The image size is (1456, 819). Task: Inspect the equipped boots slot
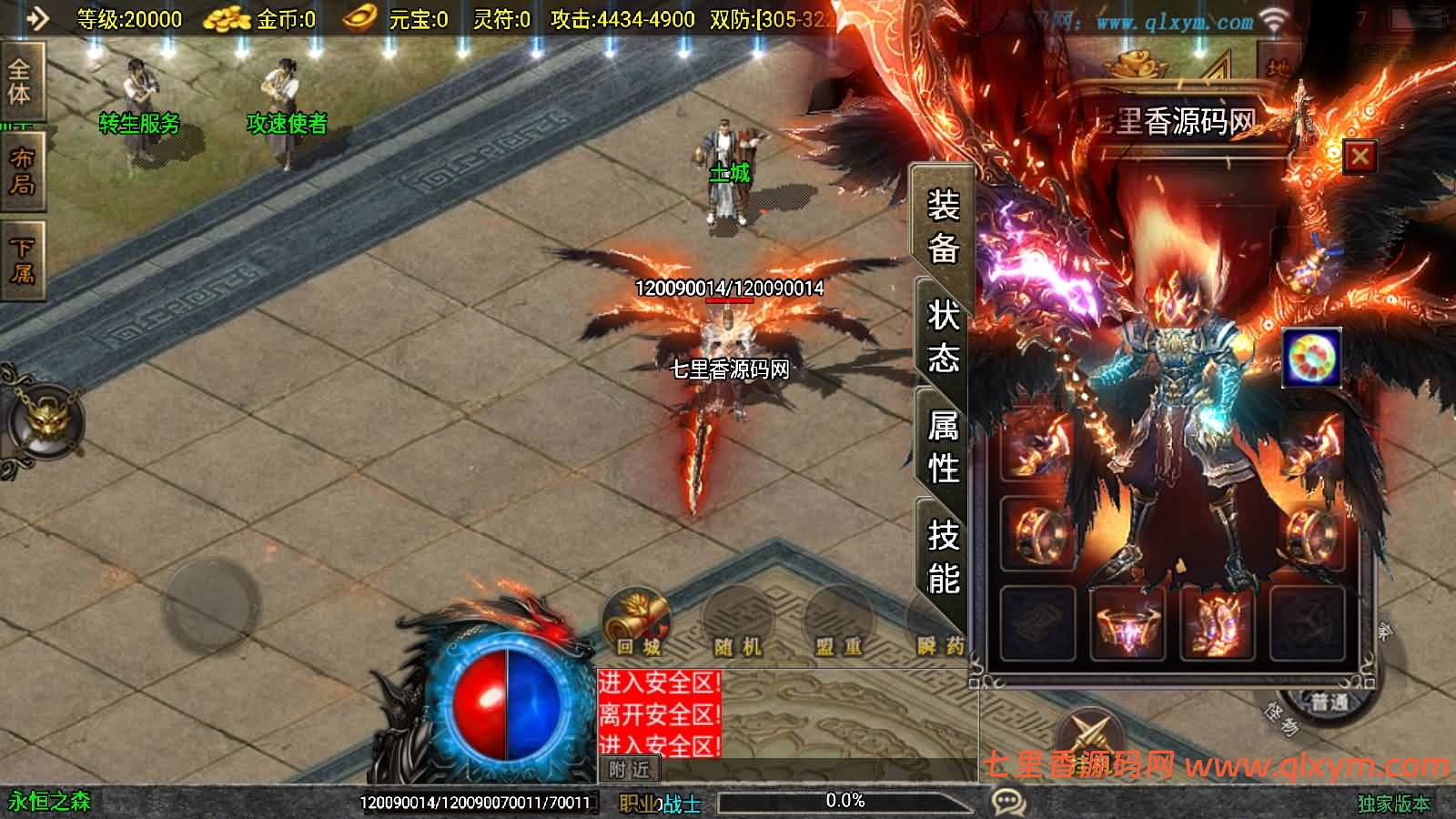click(1217, 623)
